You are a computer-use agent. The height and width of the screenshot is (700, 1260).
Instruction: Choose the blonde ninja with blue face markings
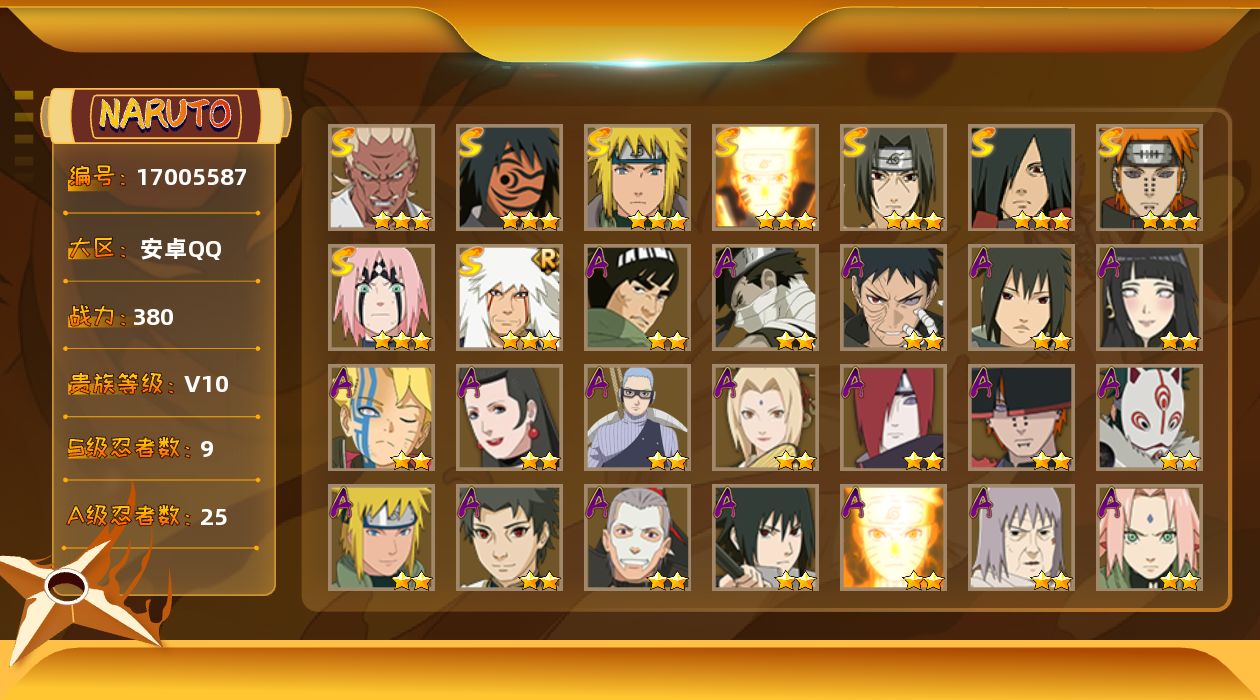pyautogui.click(x=381, y=417)
